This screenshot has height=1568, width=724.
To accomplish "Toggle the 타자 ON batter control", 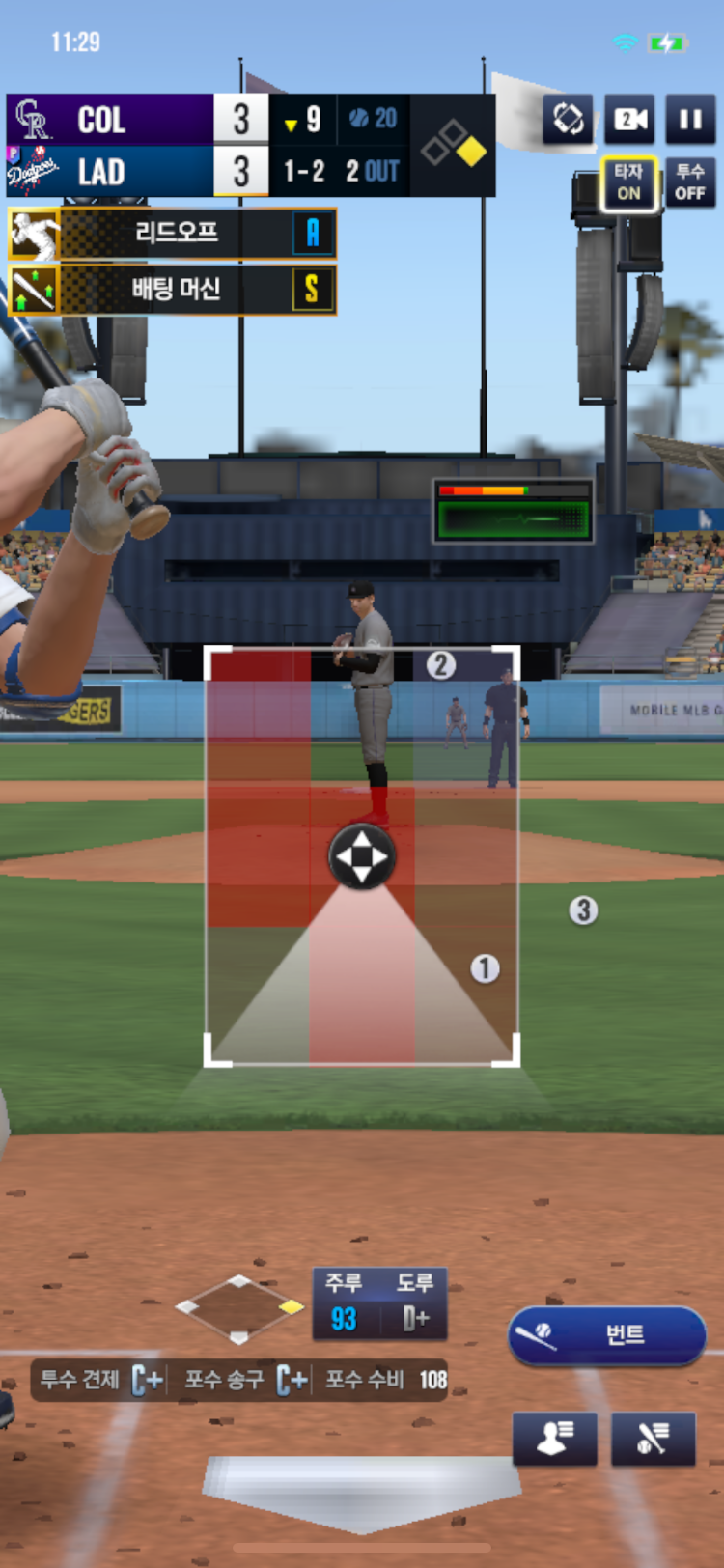I will 629,183.
